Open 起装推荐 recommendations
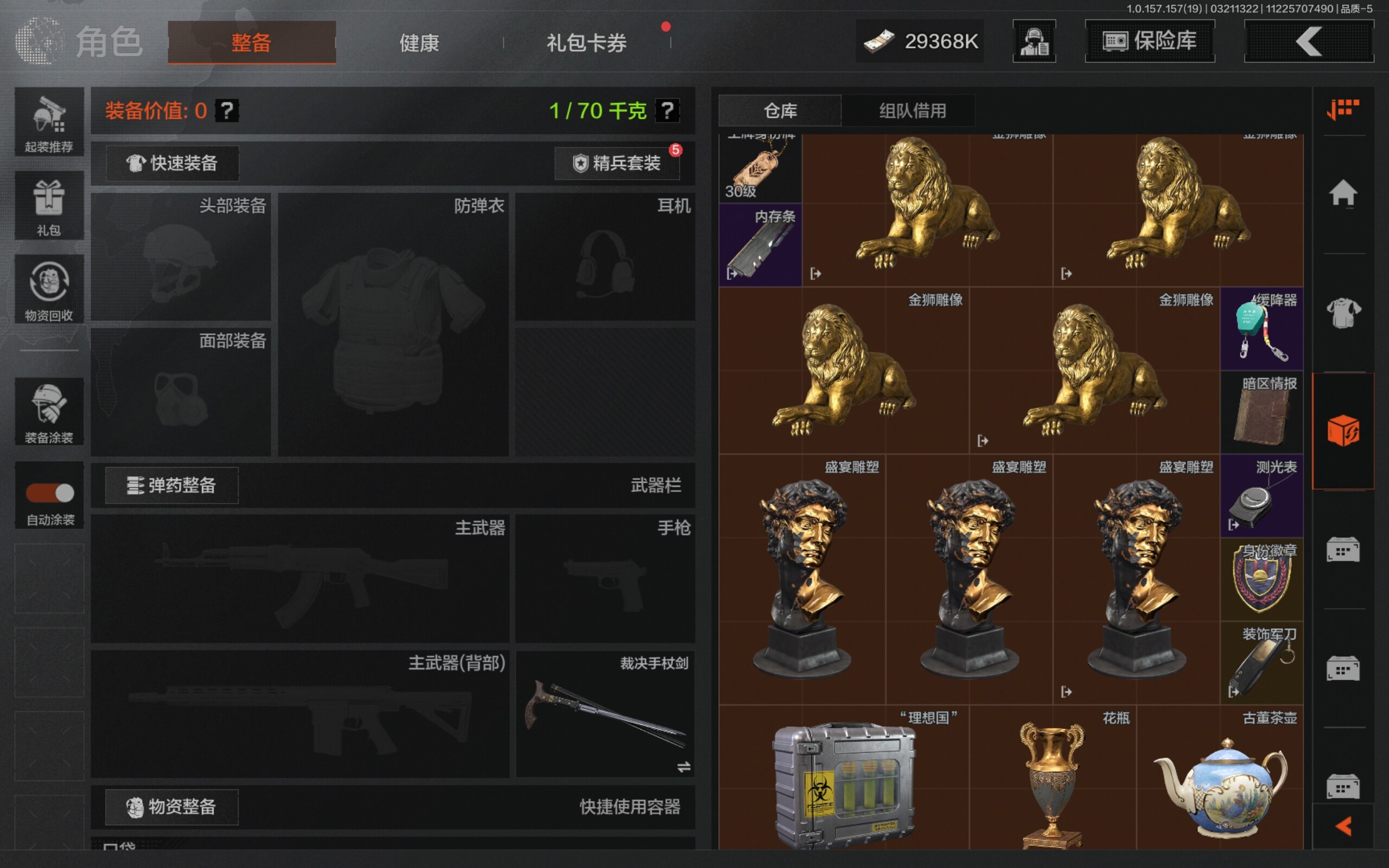The image size is (1389, 868). (x=49, y=122)
